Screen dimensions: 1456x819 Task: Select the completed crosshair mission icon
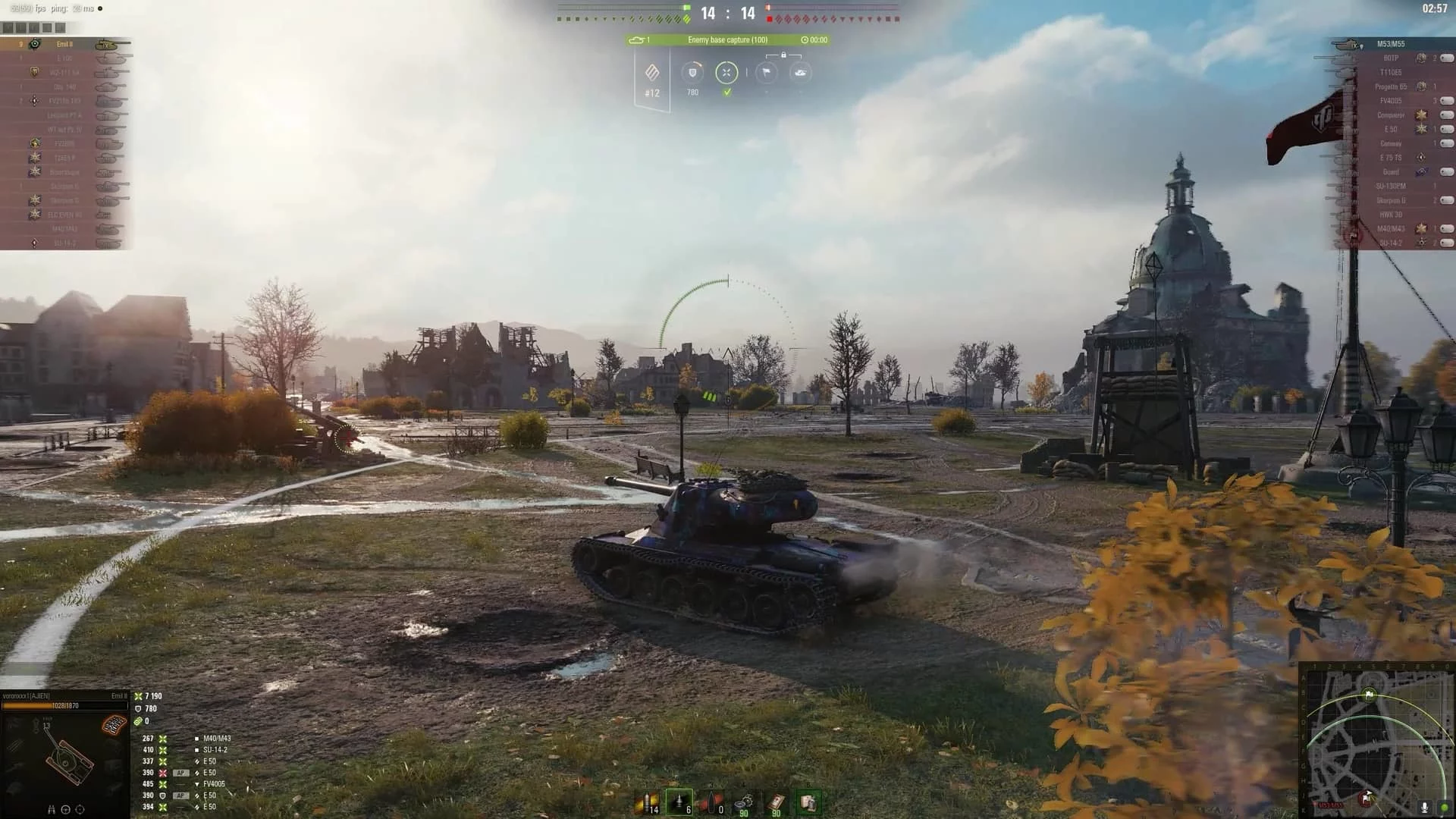[726, 73]
